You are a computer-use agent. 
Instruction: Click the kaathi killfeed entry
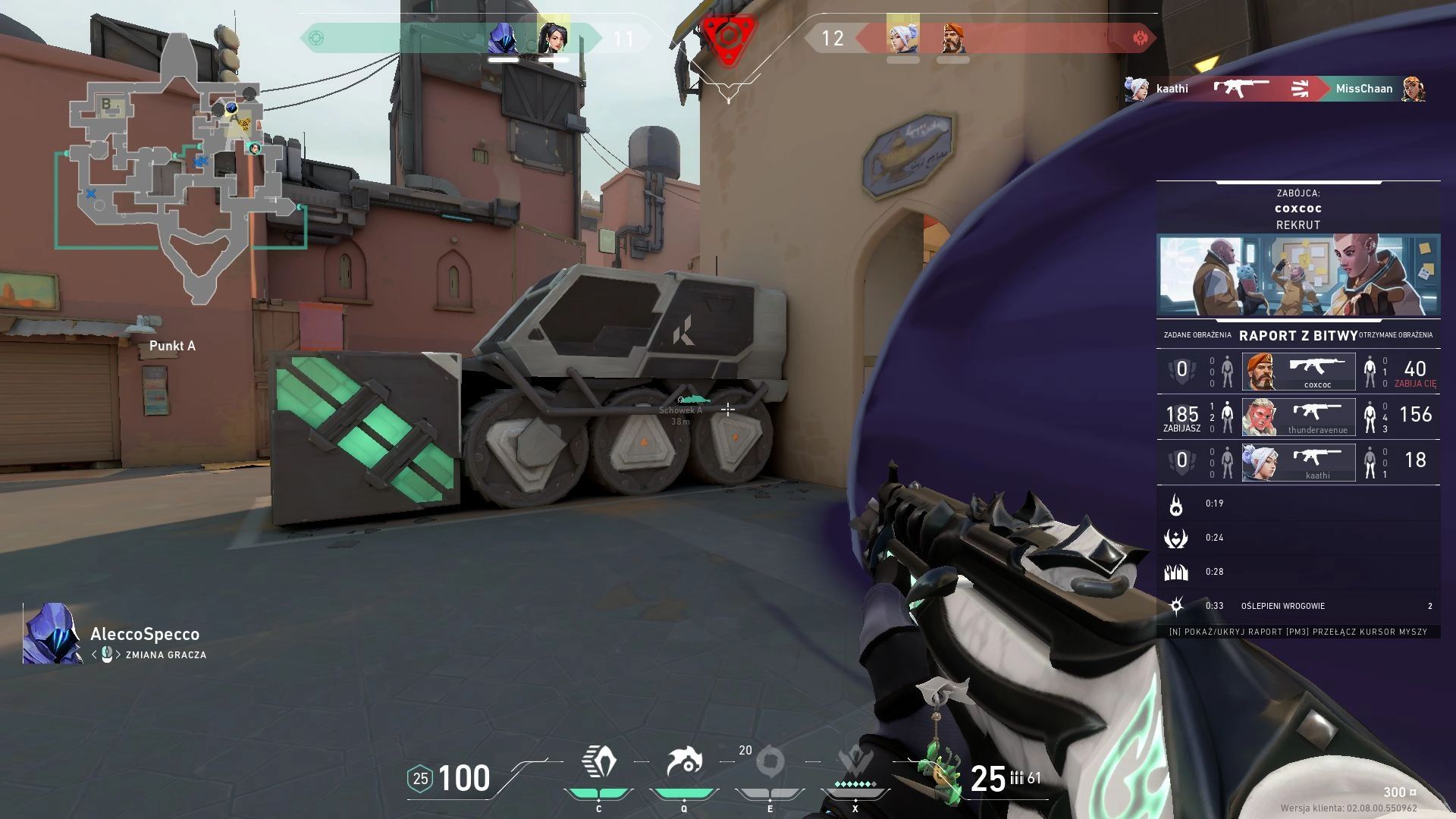[1274, 89]
